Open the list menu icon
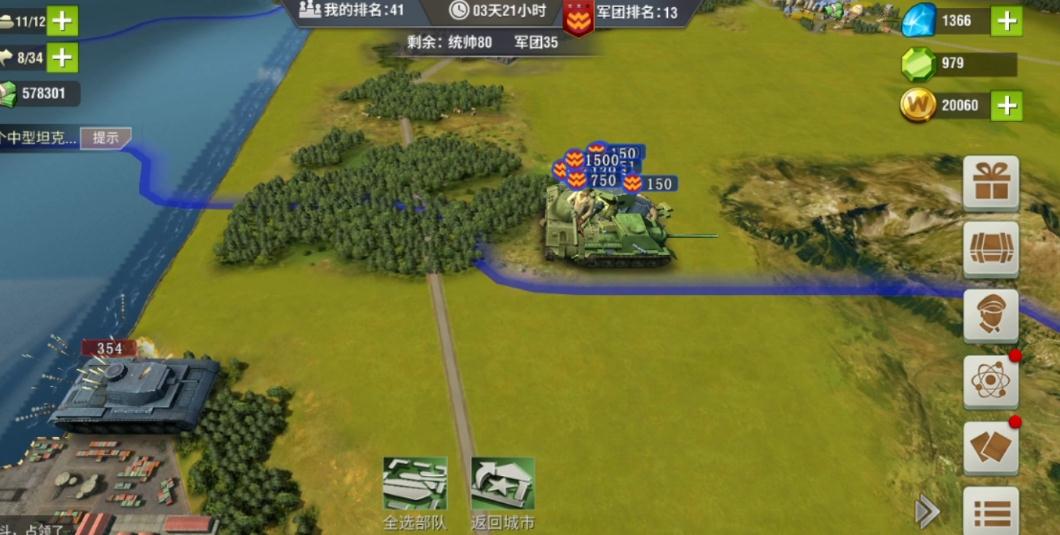The width and height of the screenshot is (1060, 535). pyautogui.click(x=990, y=512)
